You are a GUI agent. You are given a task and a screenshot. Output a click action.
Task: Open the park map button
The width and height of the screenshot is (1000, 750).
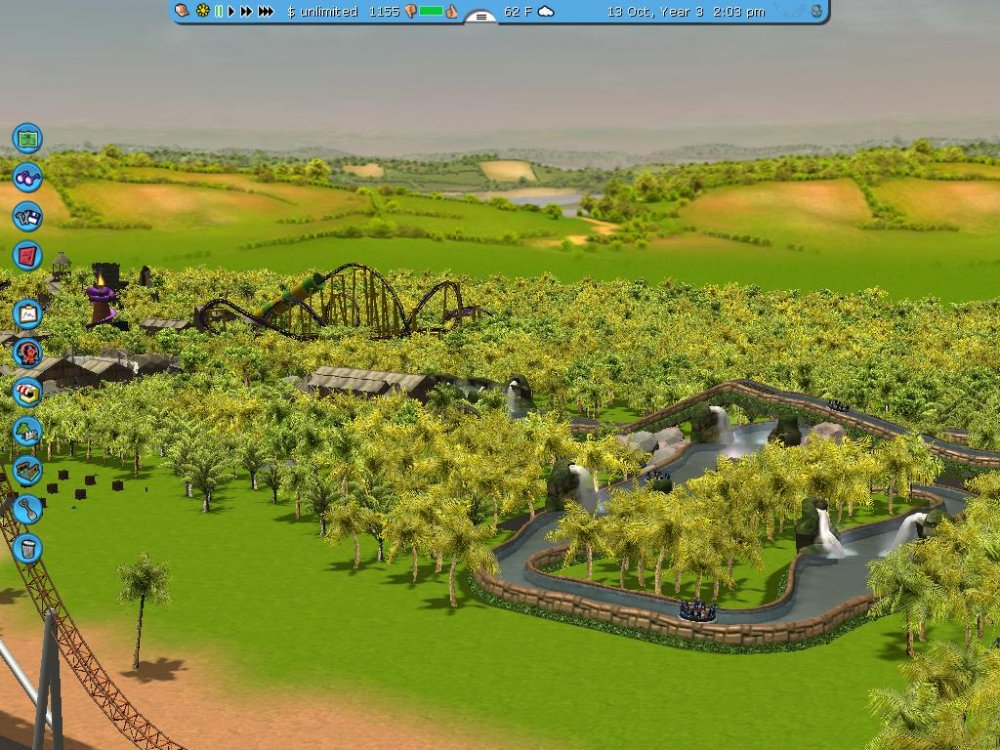pos(27,137)
